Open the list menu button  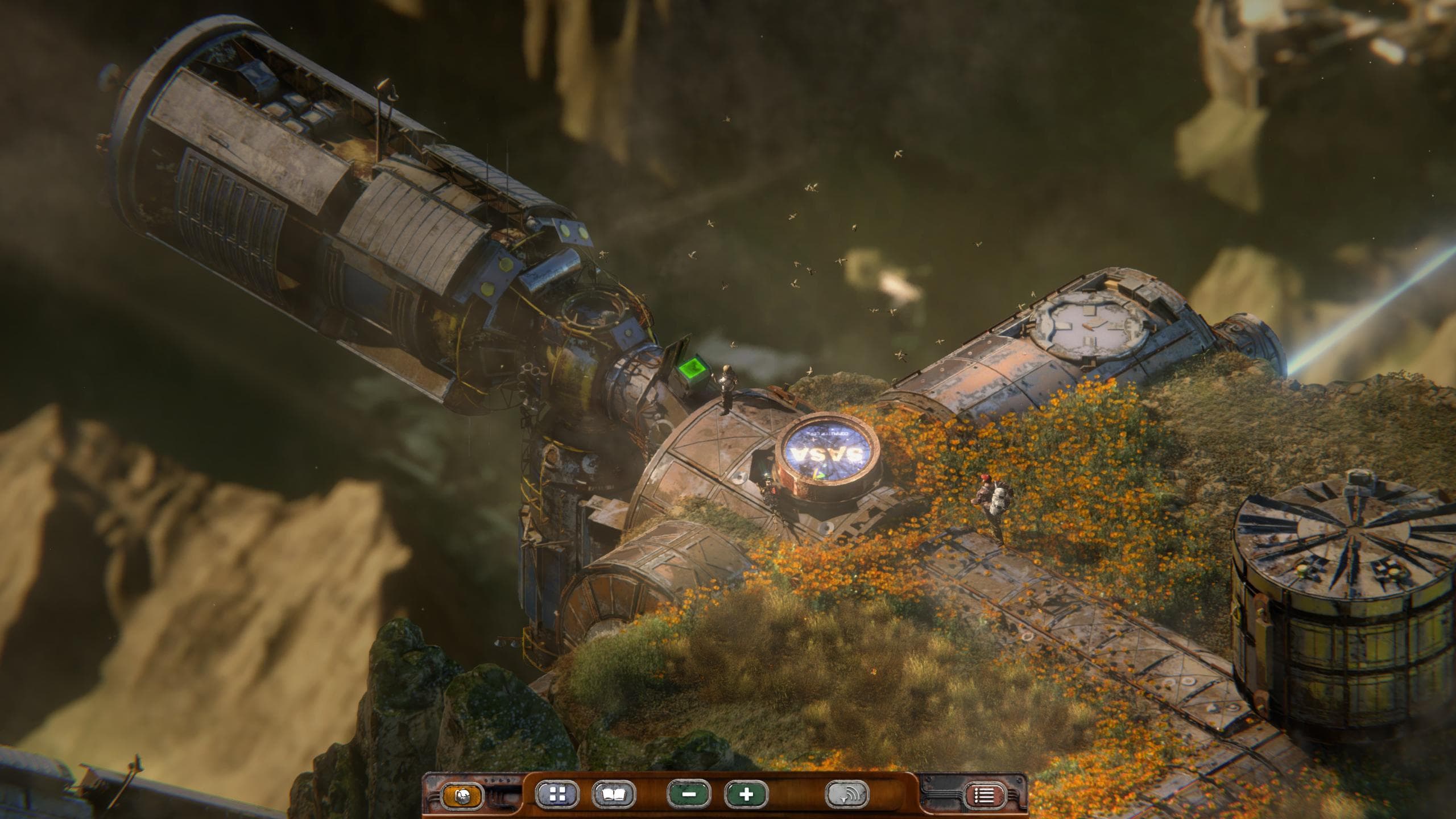tap(985, 795)
